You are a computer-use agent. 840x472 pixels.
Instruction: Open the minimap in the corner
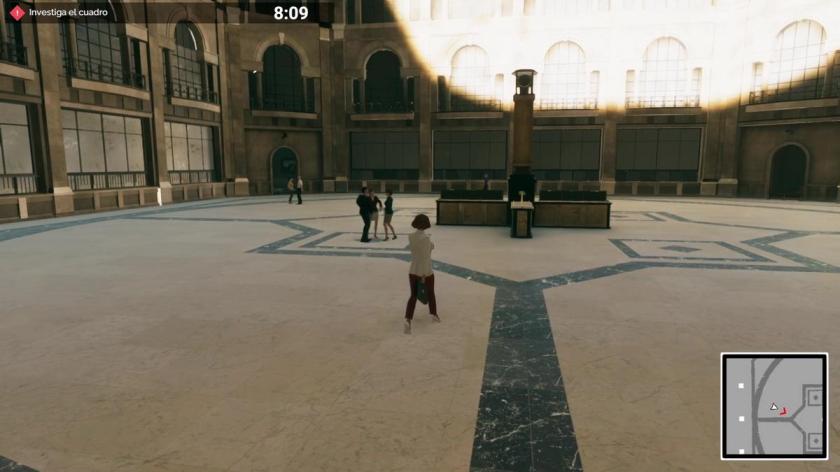pyautogui.click(x=774, y=405)
